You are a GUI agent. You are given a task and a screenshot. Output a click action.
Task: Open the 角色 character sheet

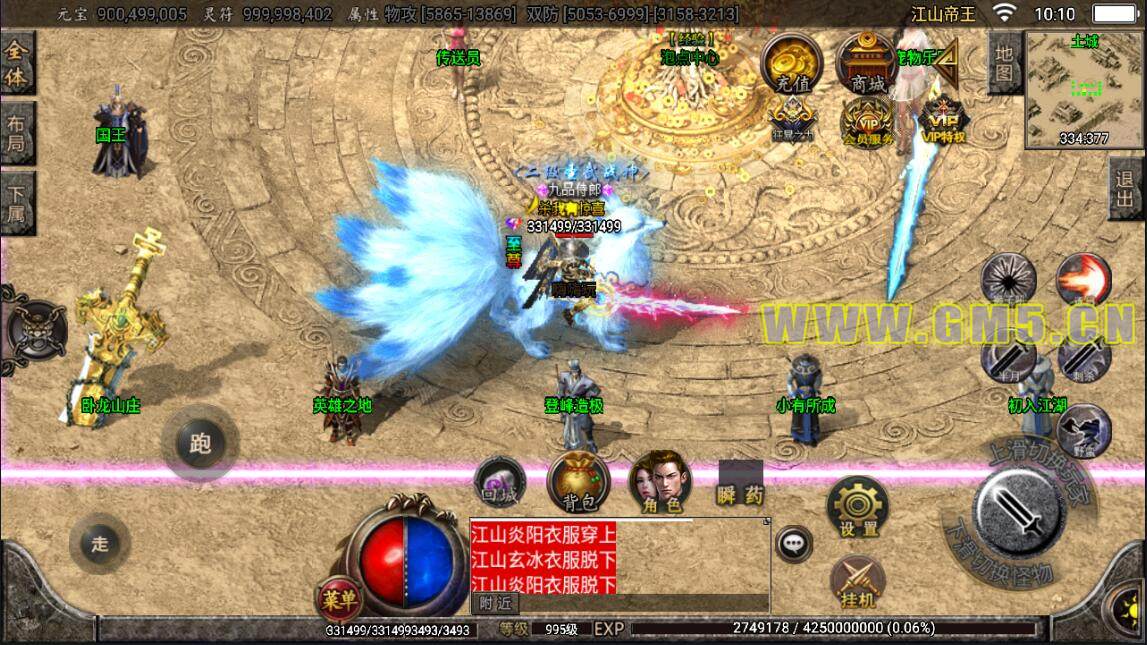[660, 480]
